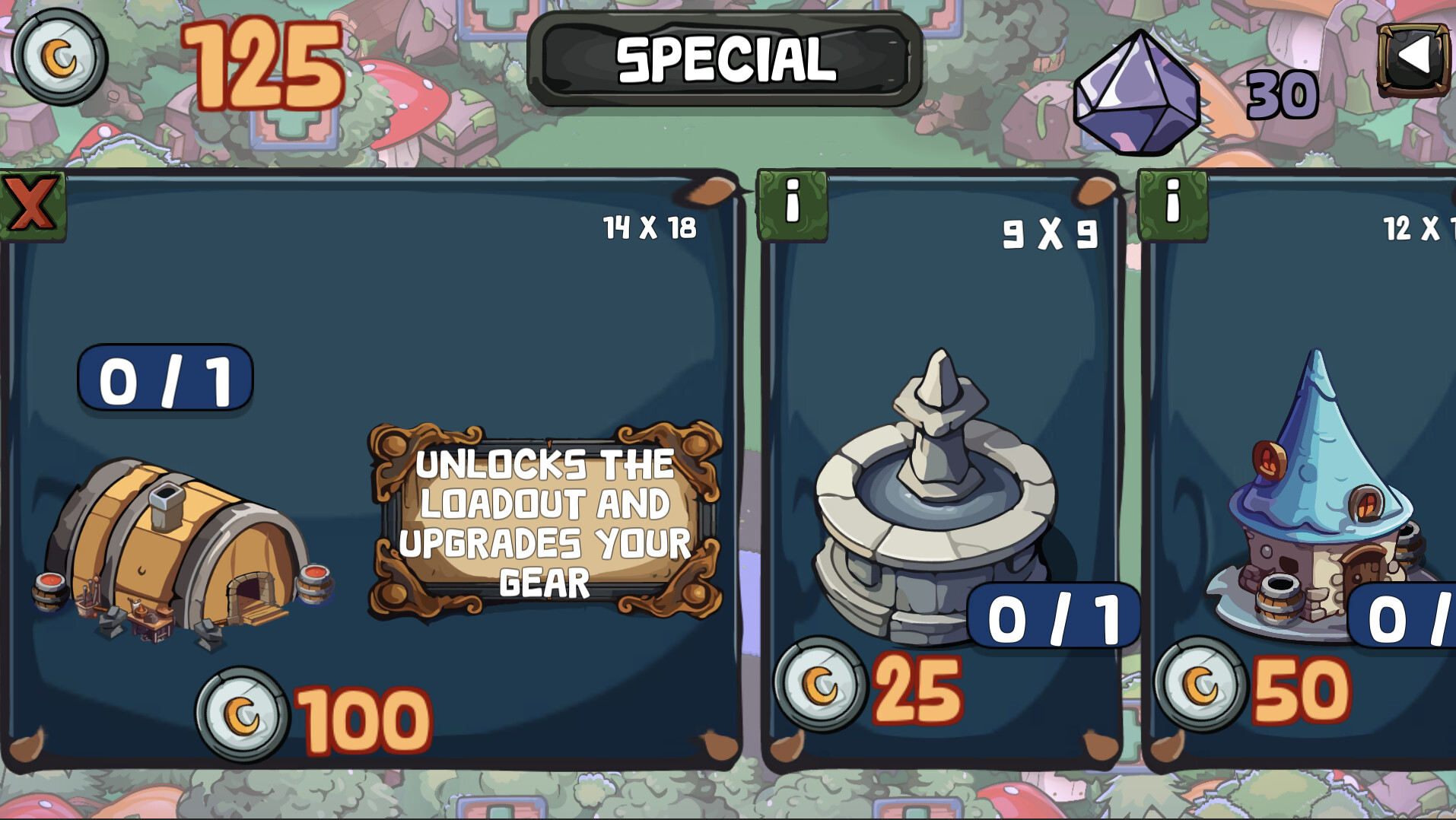Click the 14 X 18 size label
Viewport: 1456px width, 820px height.
point(649,226)
